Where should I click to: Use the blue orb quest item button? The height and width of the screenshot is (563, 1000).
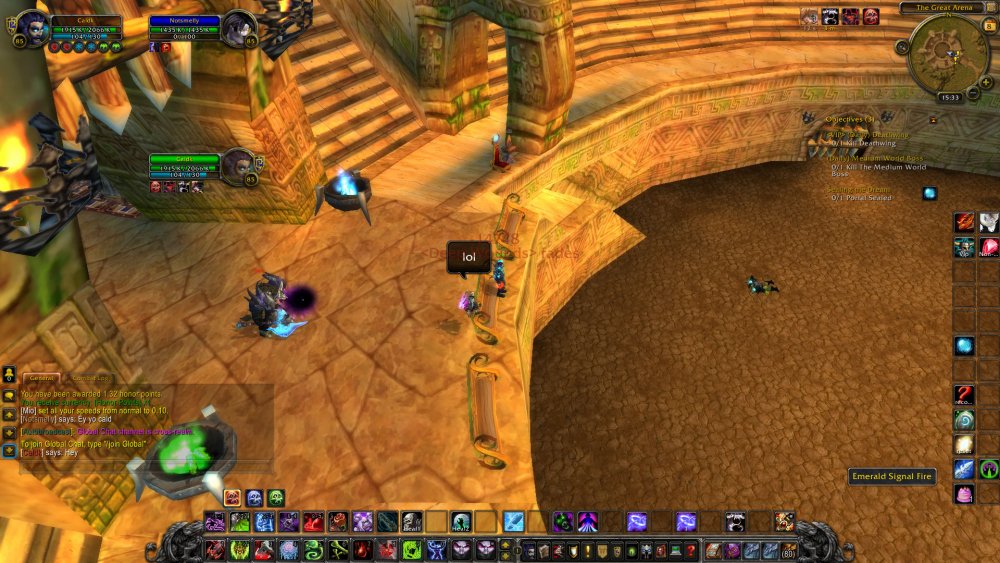click(929, 193)
